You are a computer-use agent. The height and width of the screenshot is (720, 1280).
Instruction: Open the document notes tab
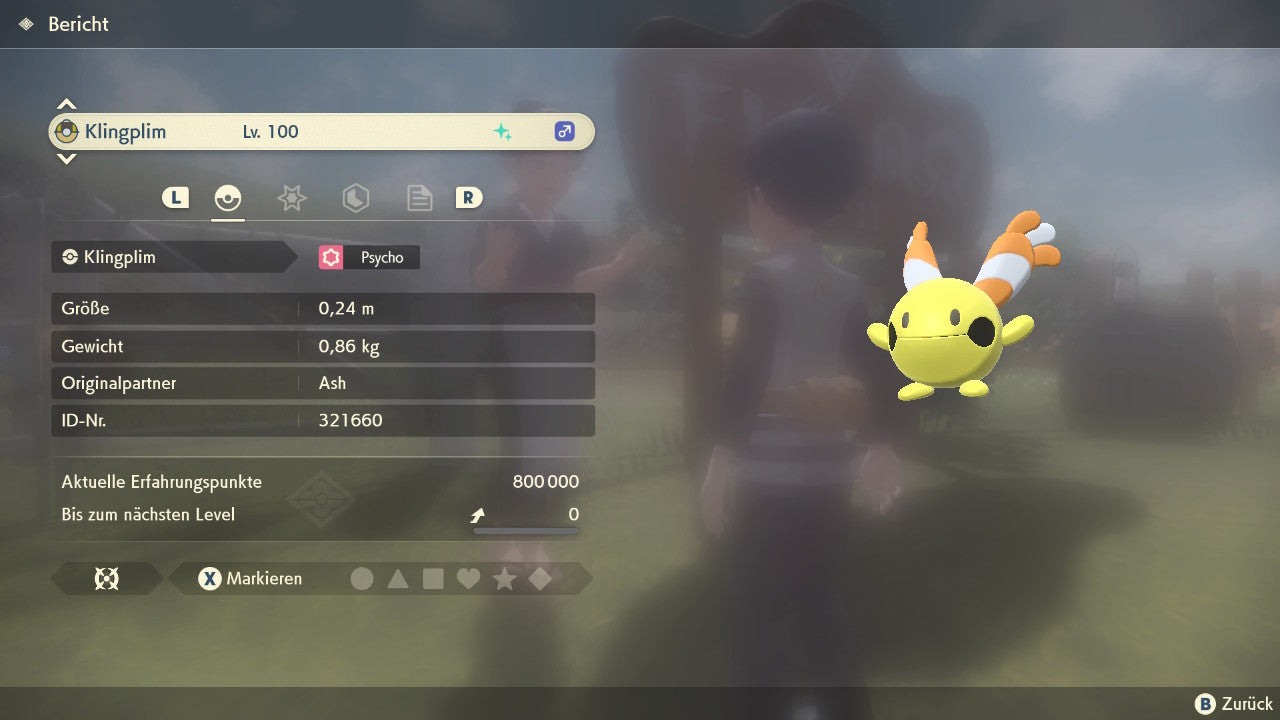(x=419, y=198)
